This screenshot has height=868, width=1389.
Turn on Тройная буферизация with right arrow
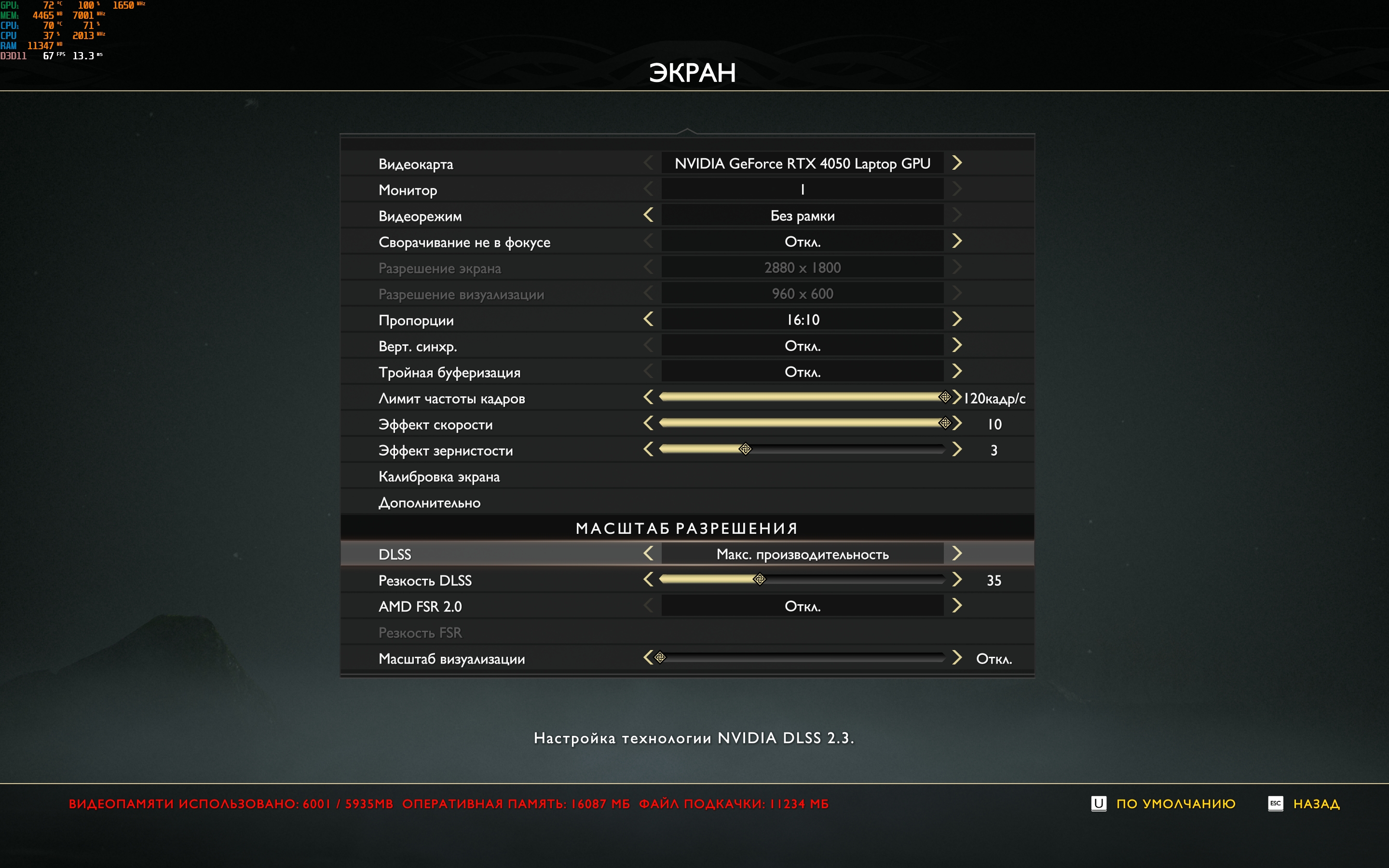(x=957, y=371)
